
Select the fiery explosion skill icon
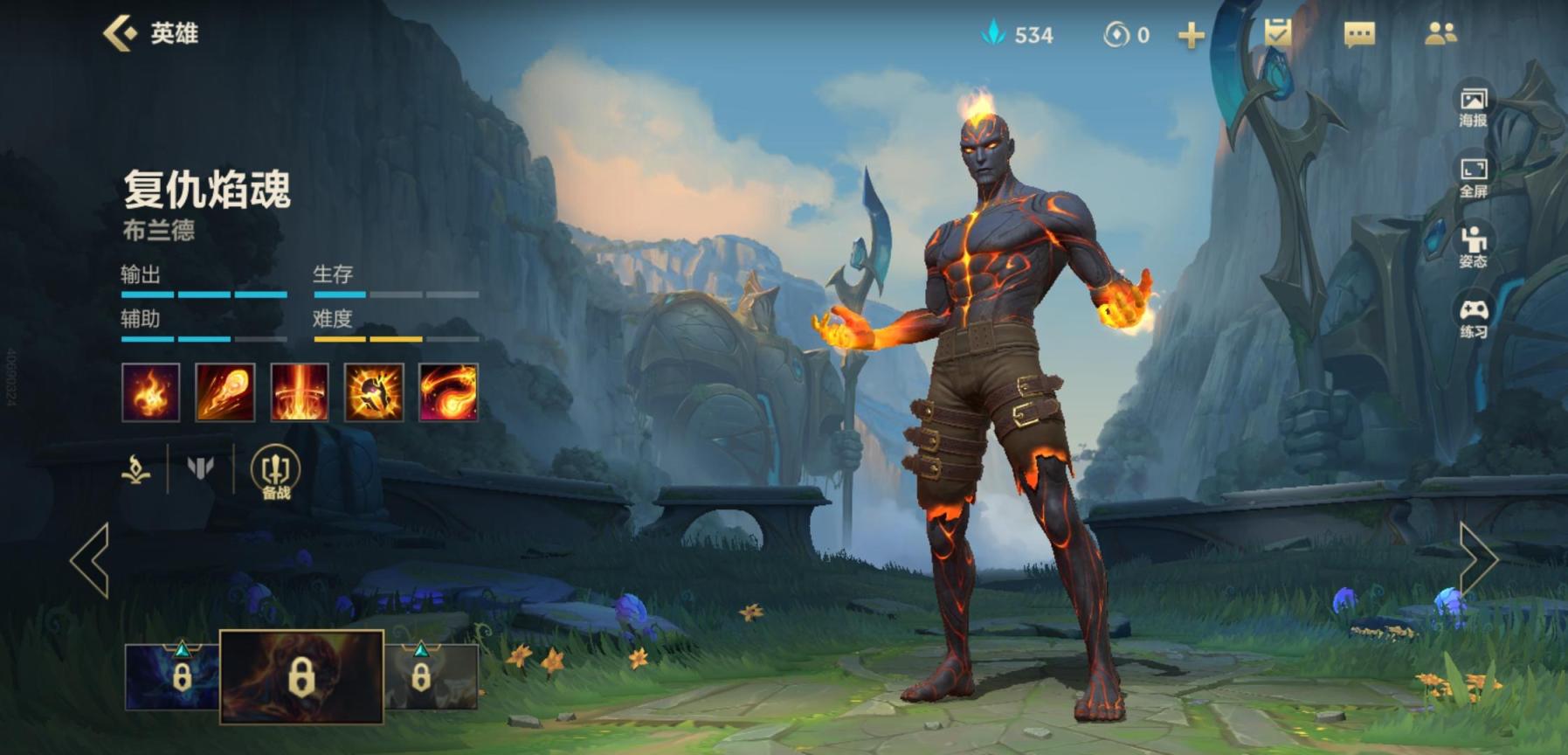click(x=374, y=392)
